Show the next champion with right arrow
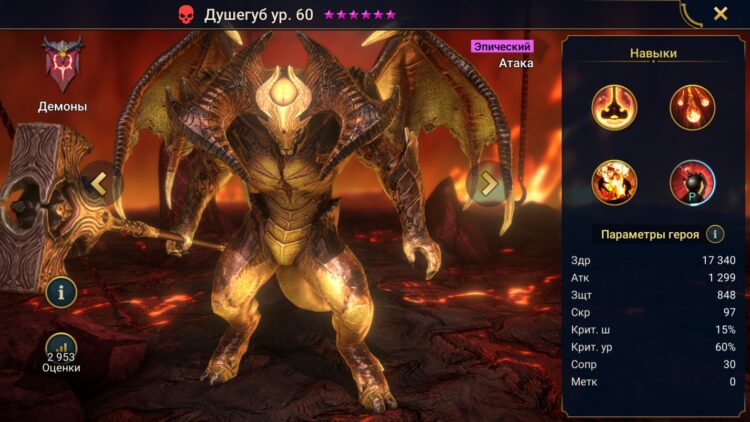Image resolution: width=750 pixels, height=422 pixels. point(488,183)
